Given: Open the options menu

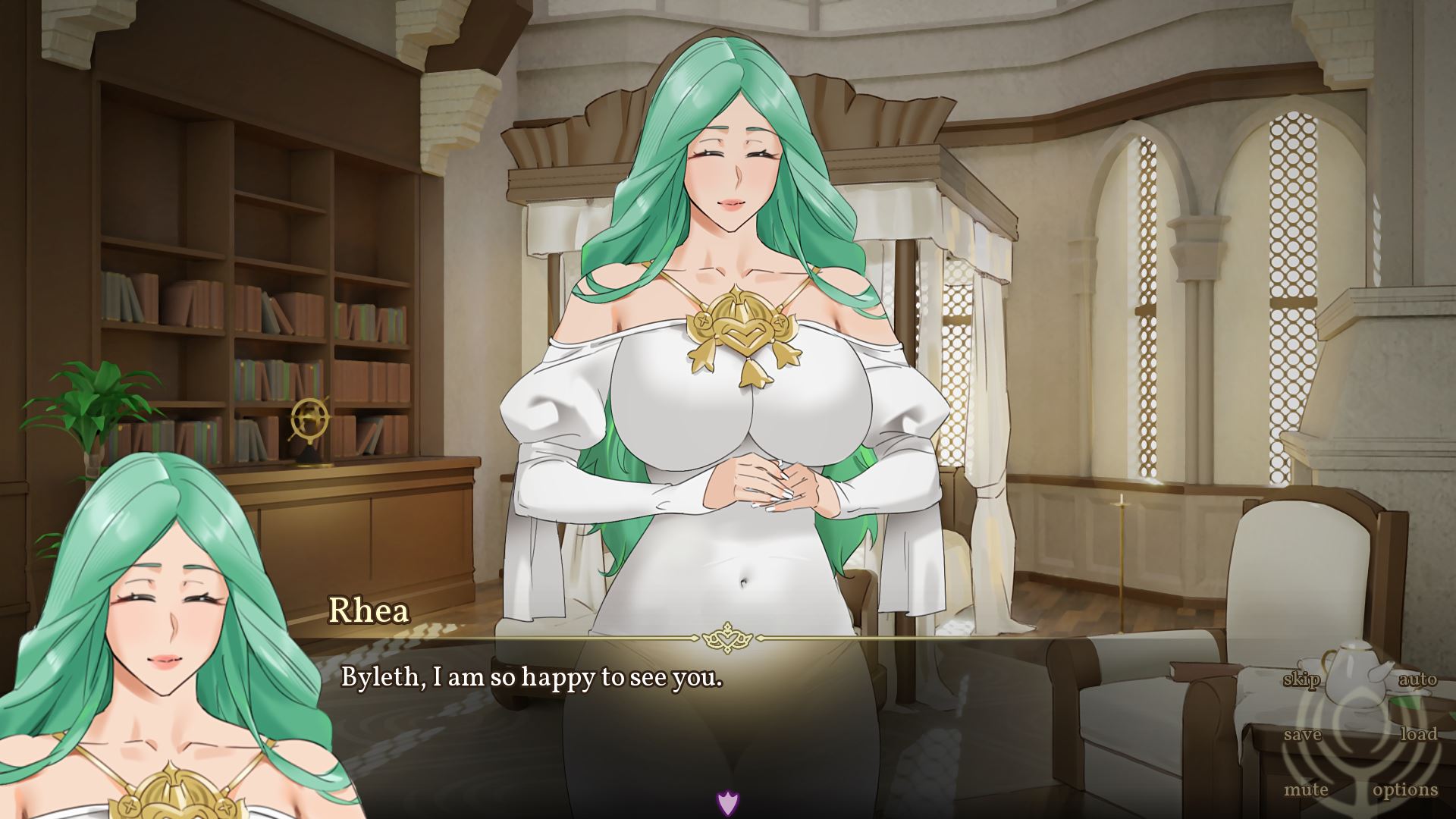Looking at the screenshot, I should click(x=1405, y=789).
